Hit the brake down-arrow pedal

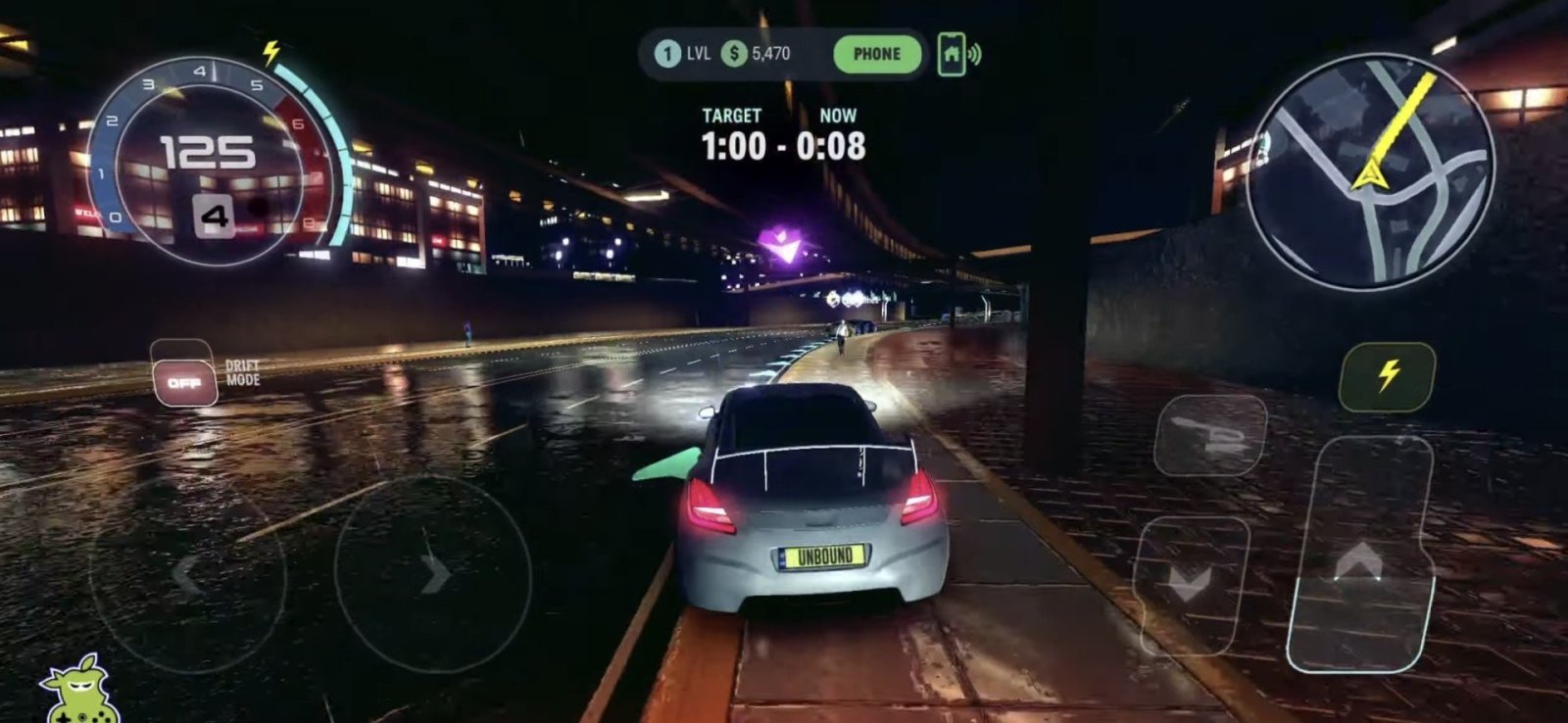pos(1190,585)
